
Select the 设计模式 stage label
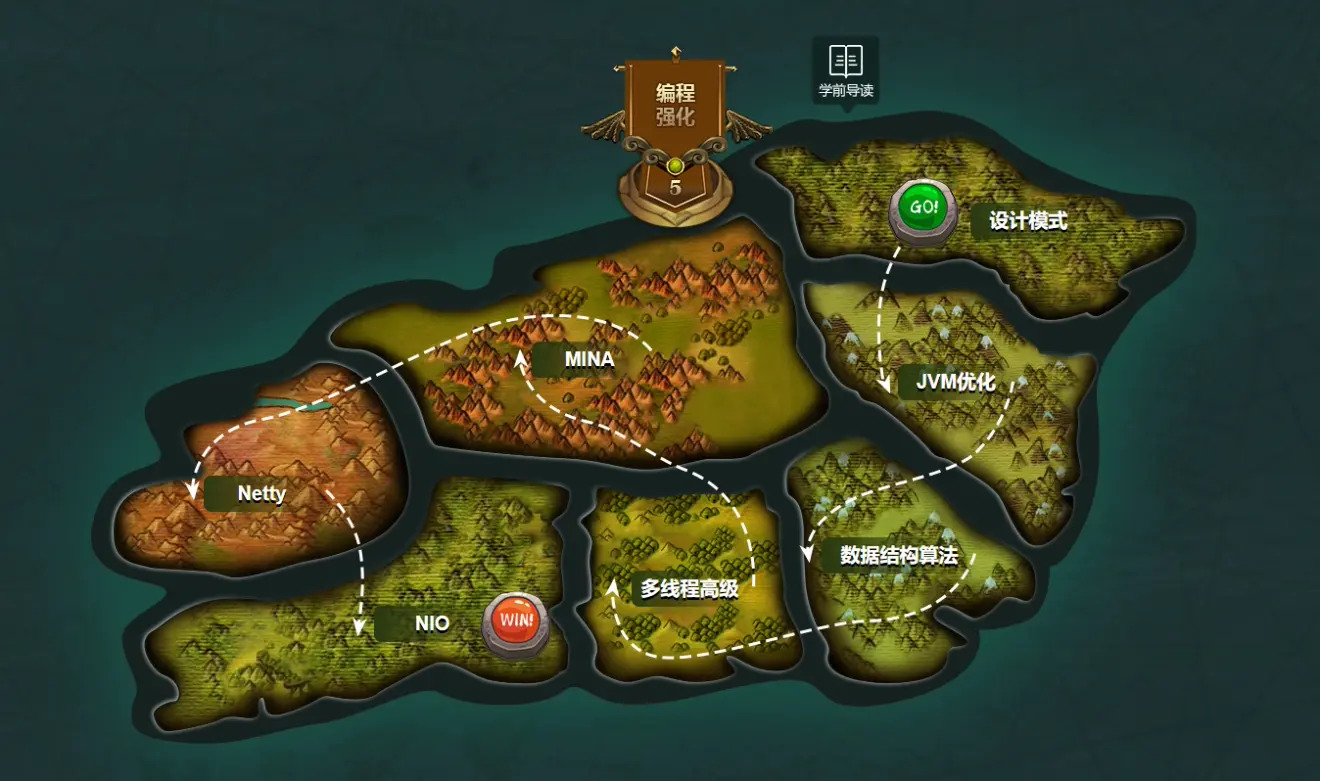tap(1027, 221)
